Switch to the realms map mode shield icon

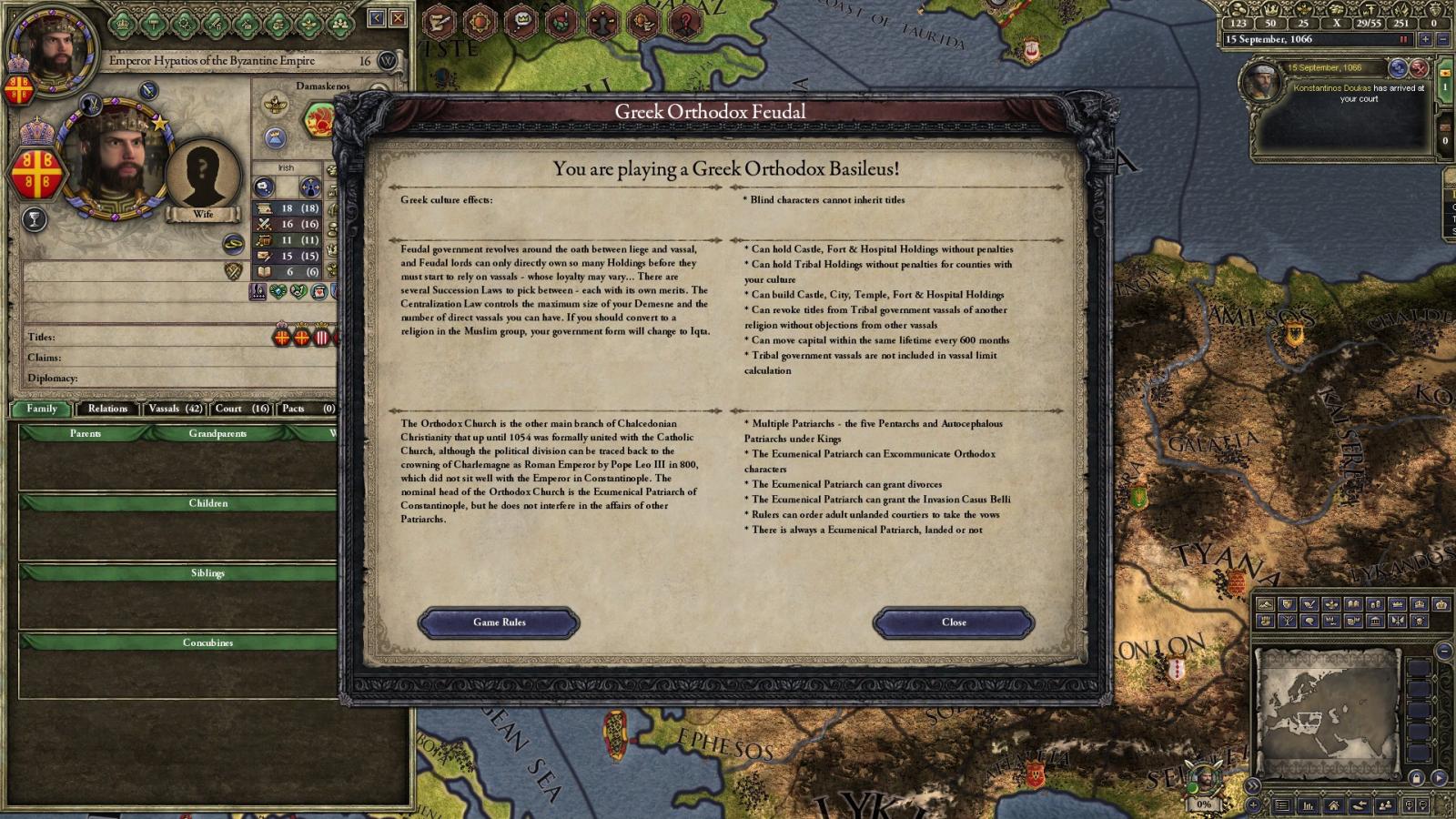coord(1289,604)
